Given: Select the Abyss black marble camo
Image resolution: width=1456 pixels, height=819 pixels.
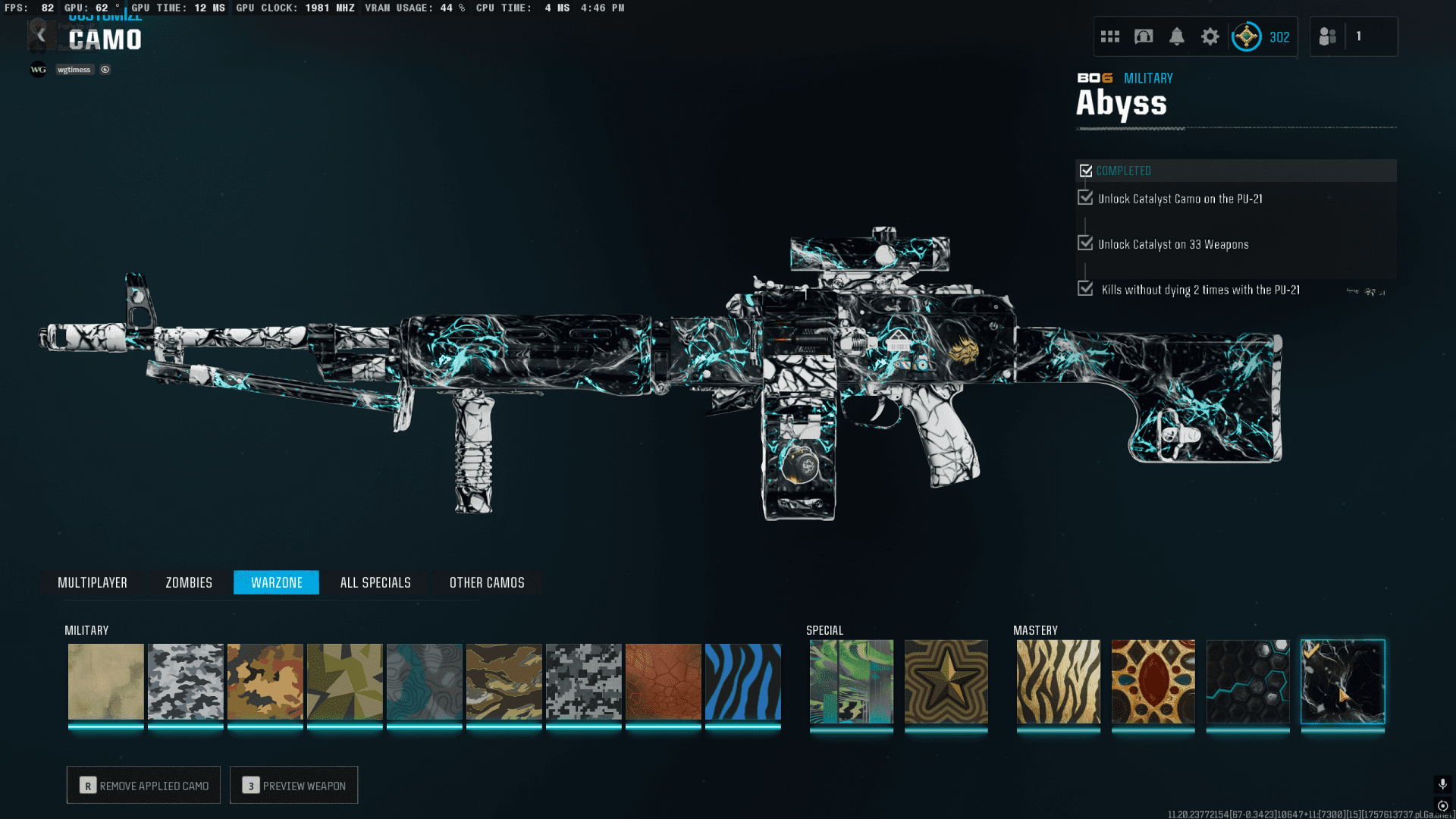Looking at the screenshot, I should (1343, 682).
